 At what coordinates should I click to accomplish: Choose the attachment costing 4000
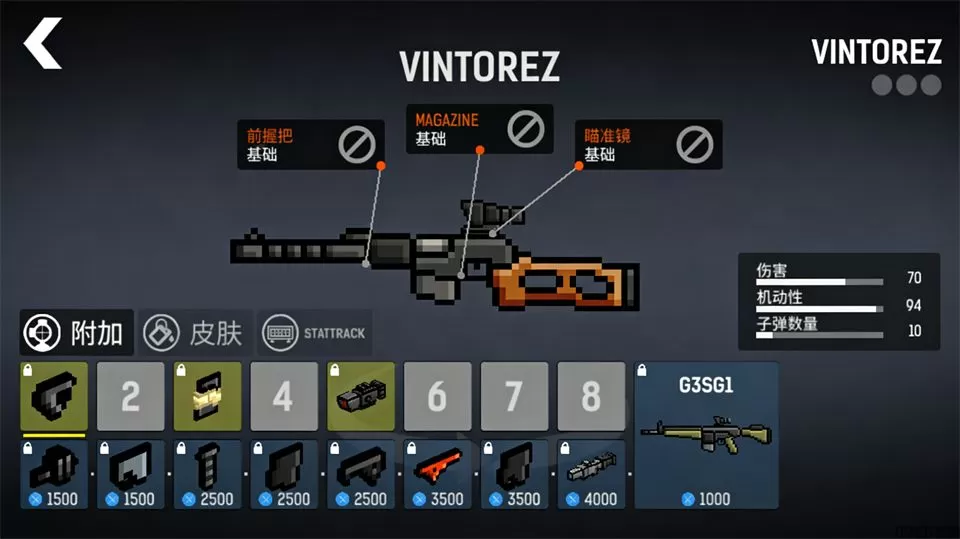click(x=591, y=474)
